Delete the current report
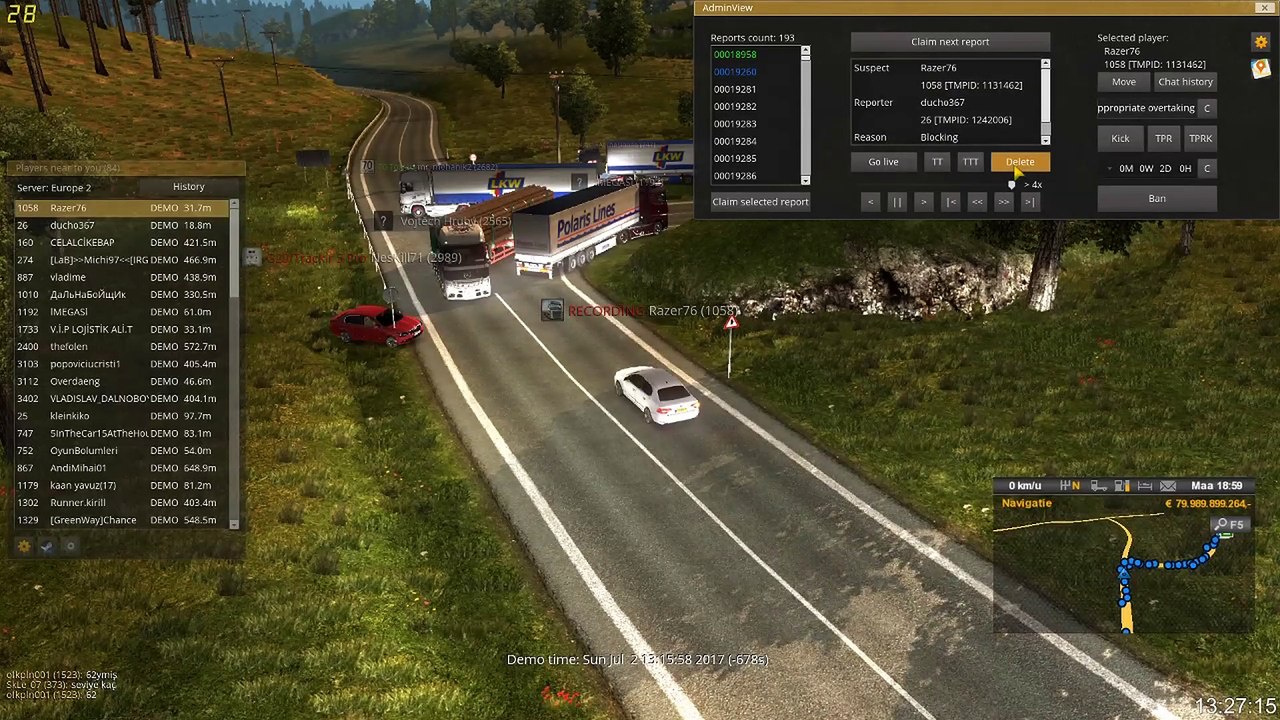 (x=1020, y=162)
